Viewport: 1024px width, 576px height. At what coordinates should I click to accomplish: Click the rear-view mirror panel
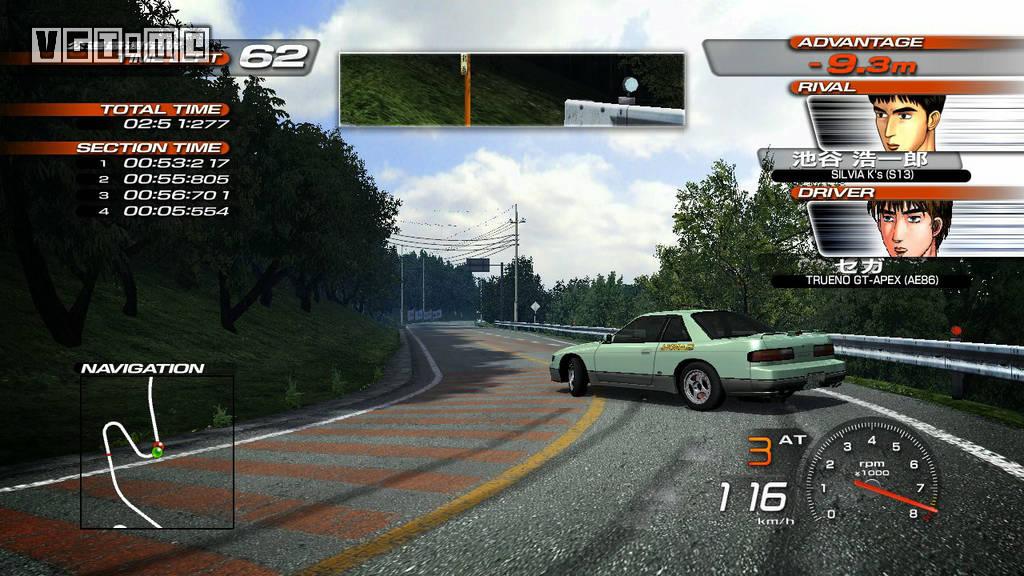point(512,89)
